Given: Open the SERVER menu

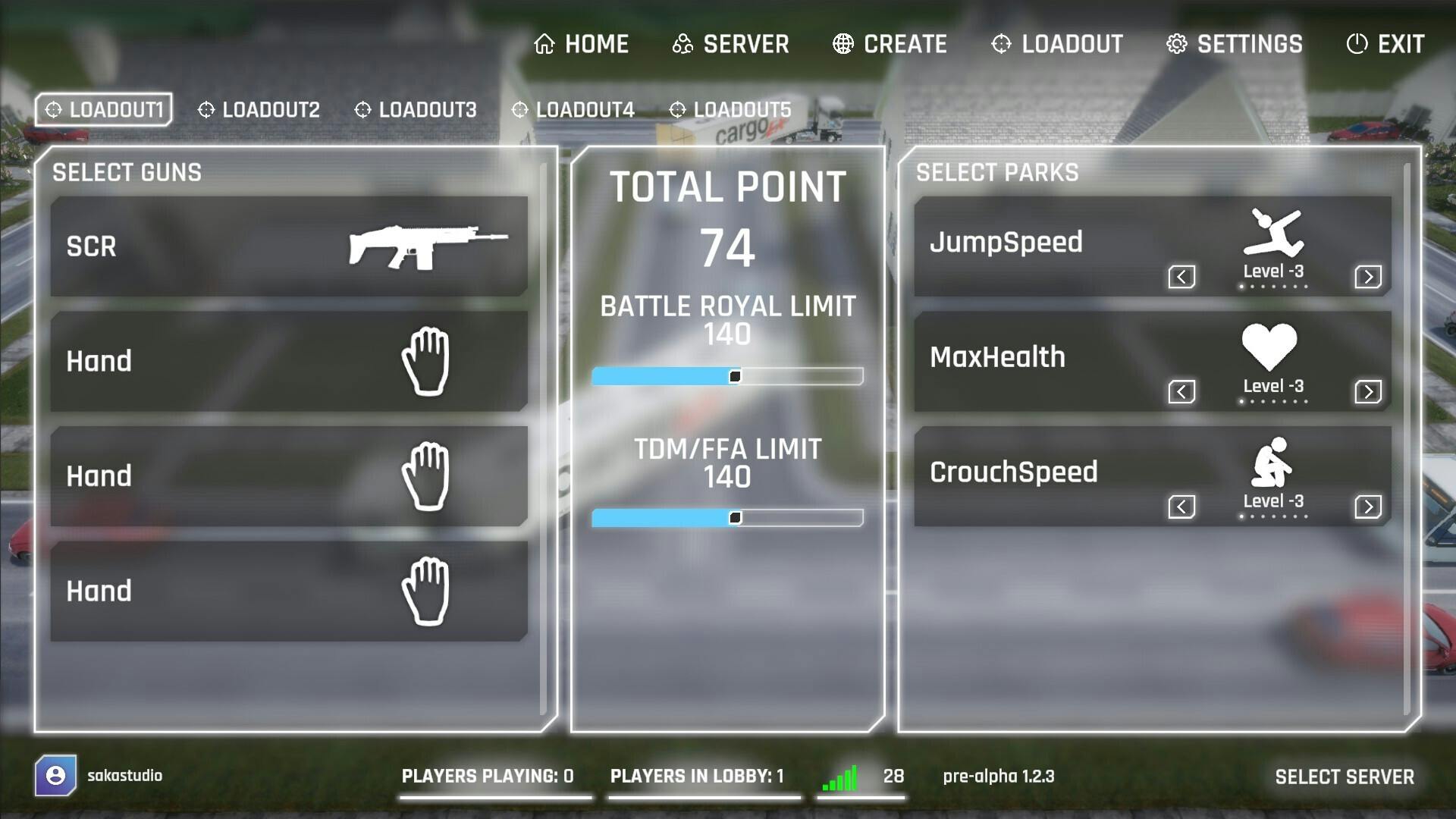Looking at the screenshot, I should click(730, 44).
